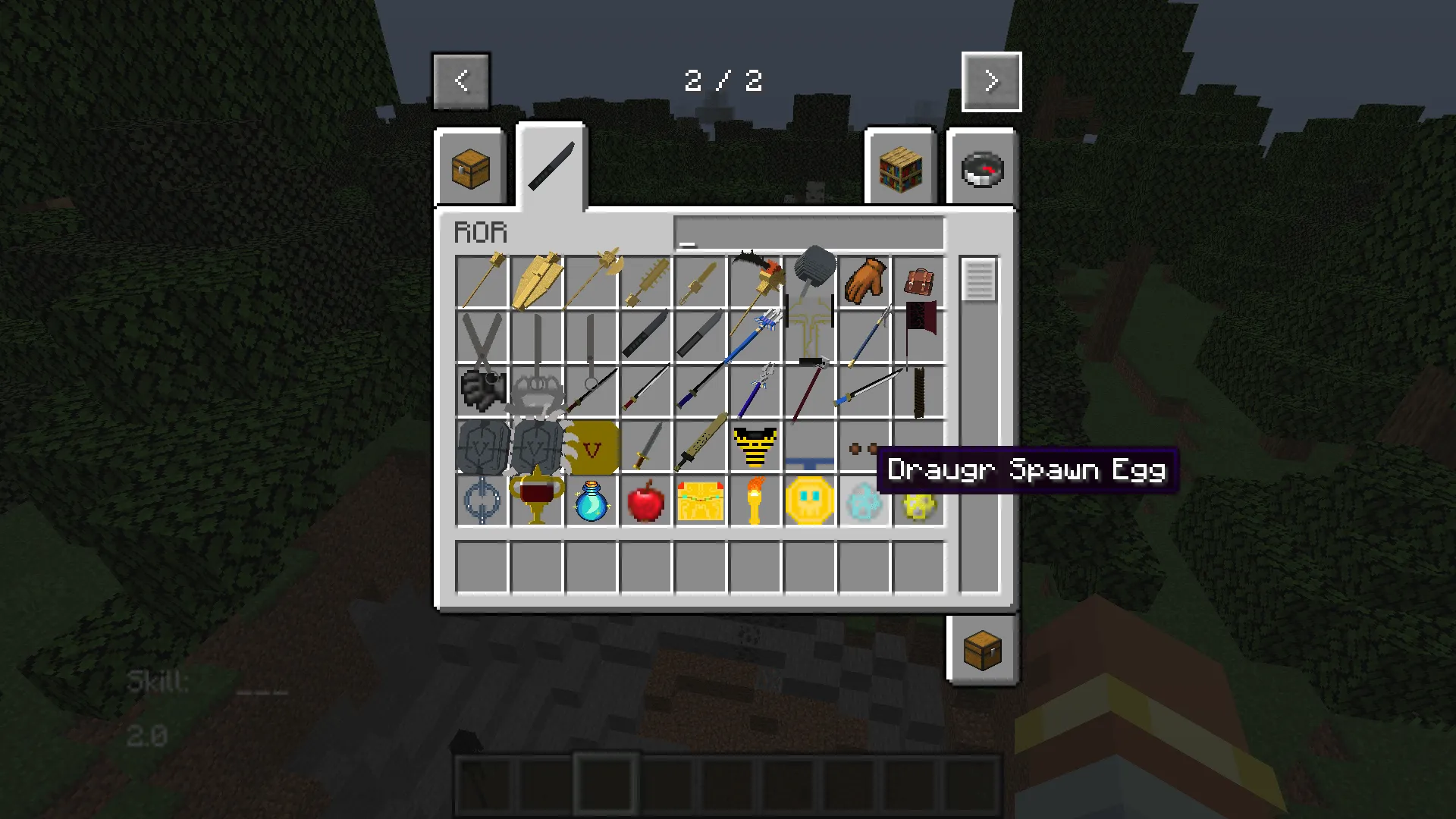Select the blue sparkling potion bottle

[592, 501]
